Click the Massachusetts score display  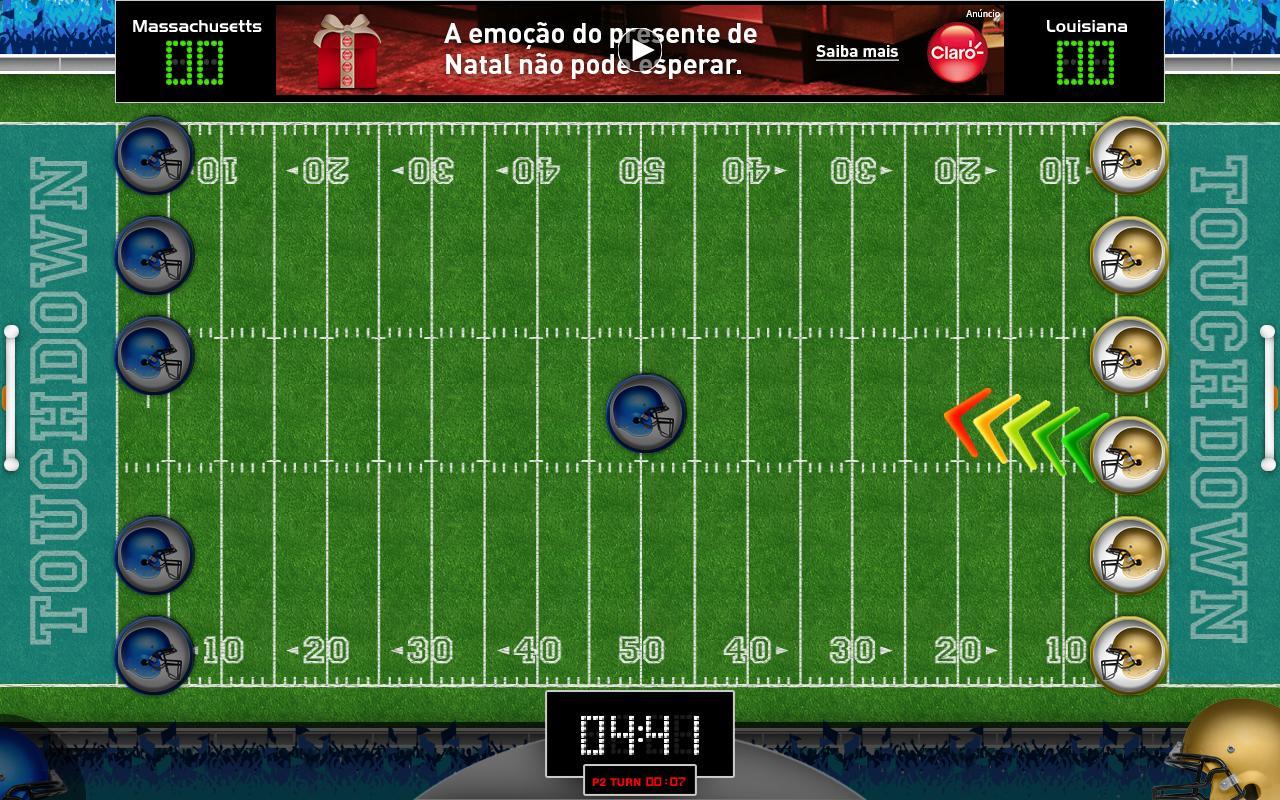pyautogui.click(x=196, y=60)
